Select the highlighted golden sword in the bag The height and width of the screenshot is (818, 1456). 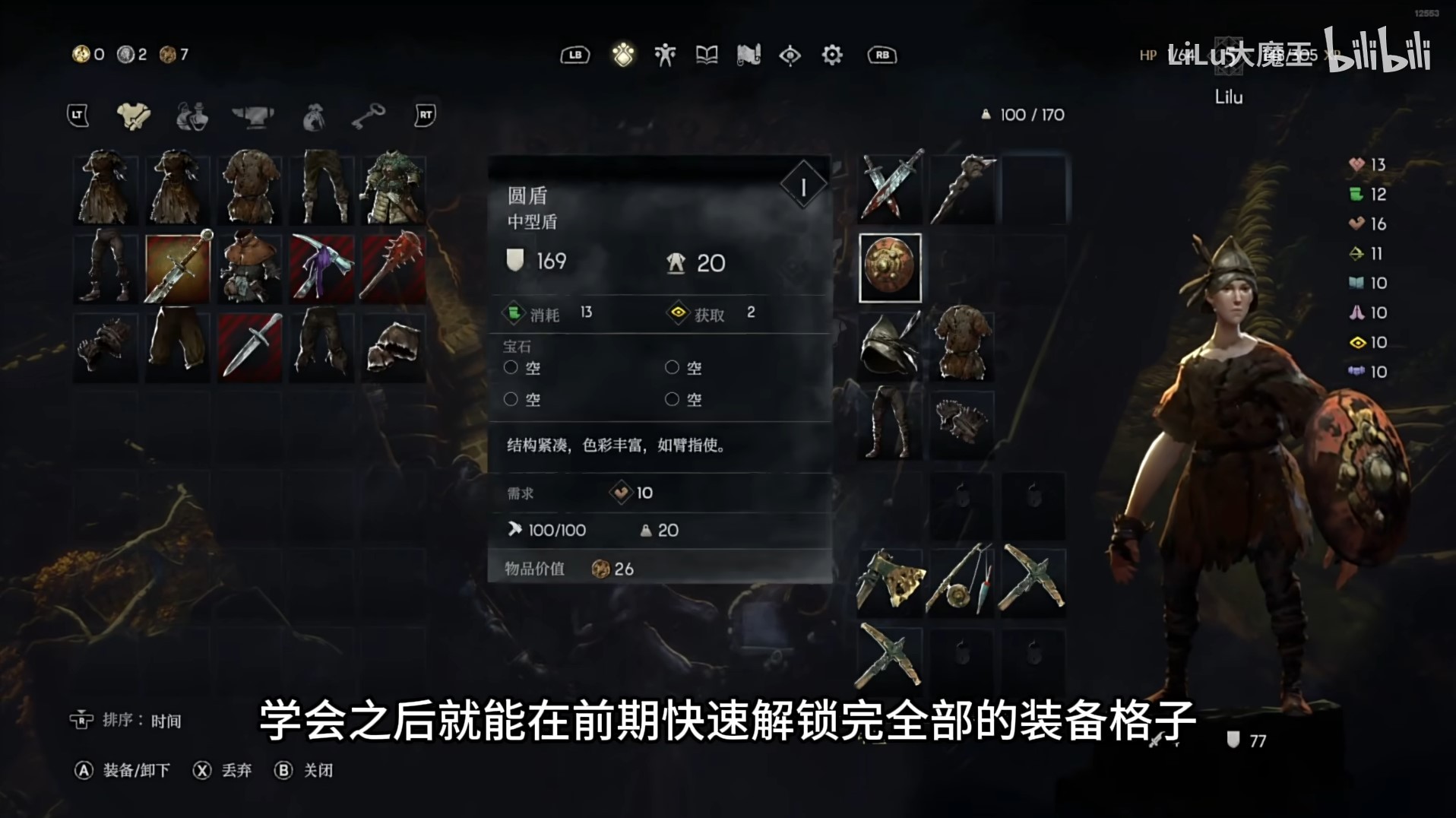177,268
